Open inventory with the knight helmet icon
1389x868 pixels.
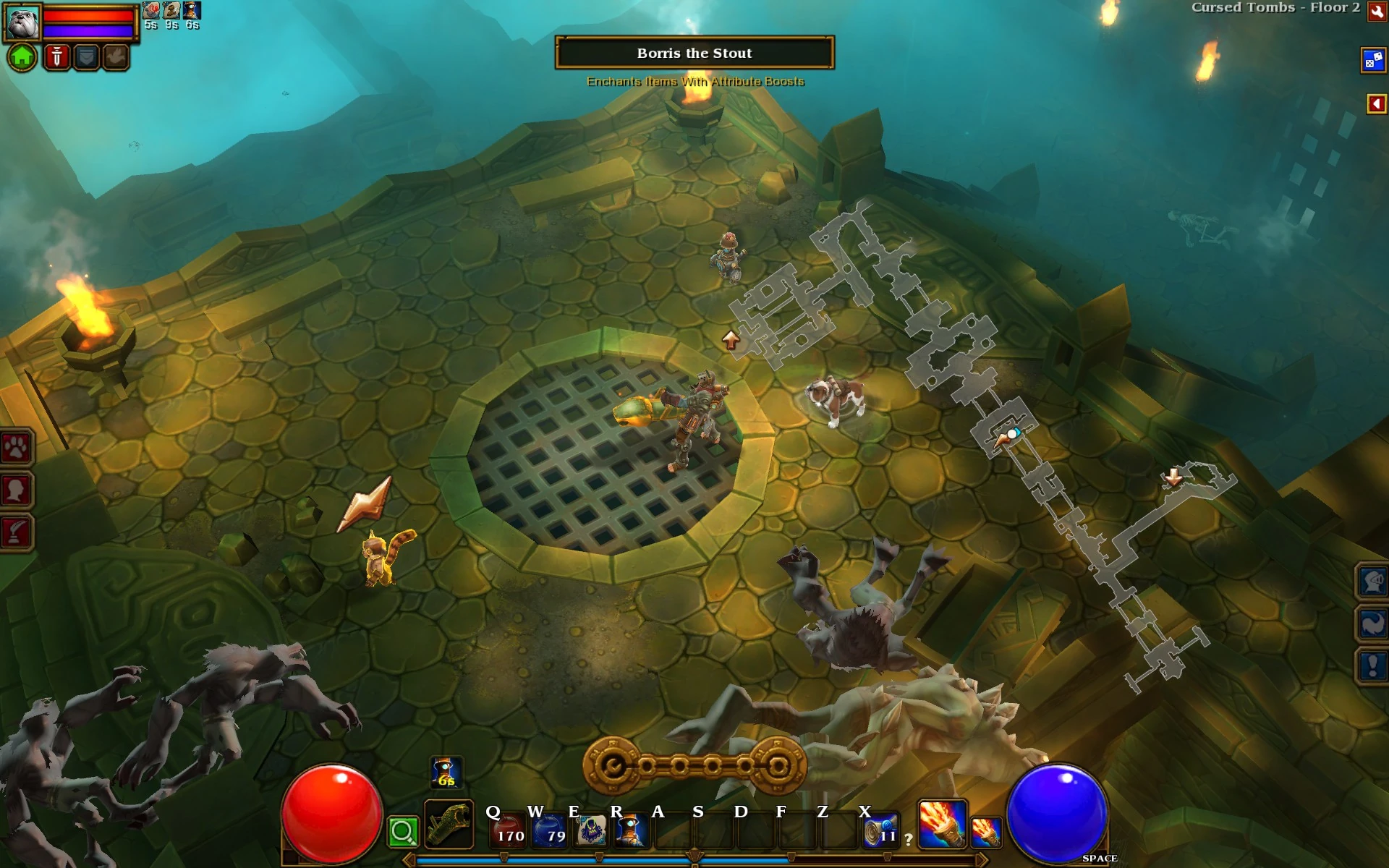pos(1372,581)
